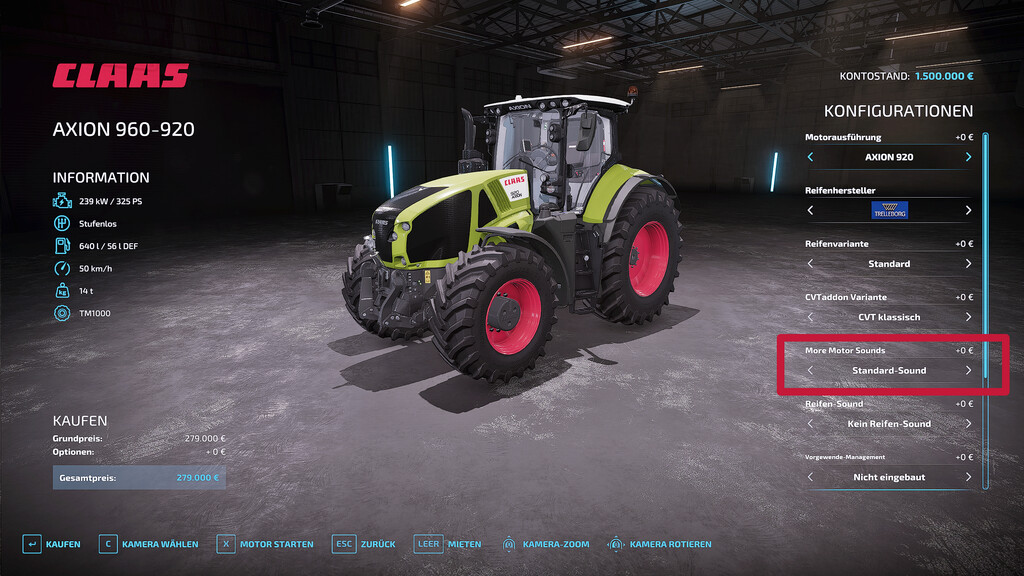Rent the tractor with Mieten
Screen dimensions: 1024x576
coord(448,544)
